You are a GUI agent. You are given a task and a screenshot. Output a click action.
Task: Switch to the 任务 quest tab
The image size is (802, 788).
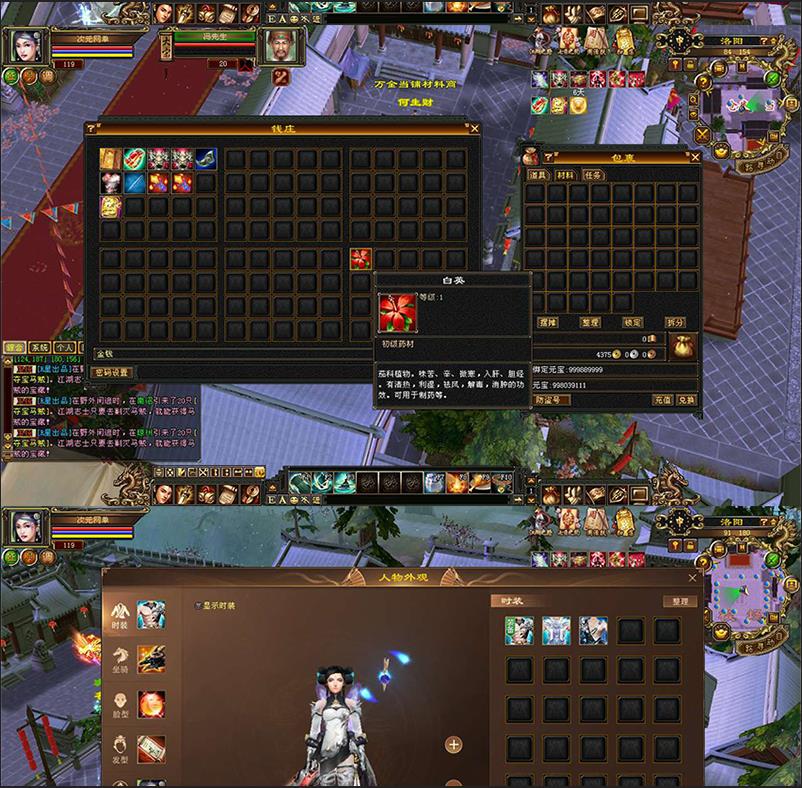point(593,175)
